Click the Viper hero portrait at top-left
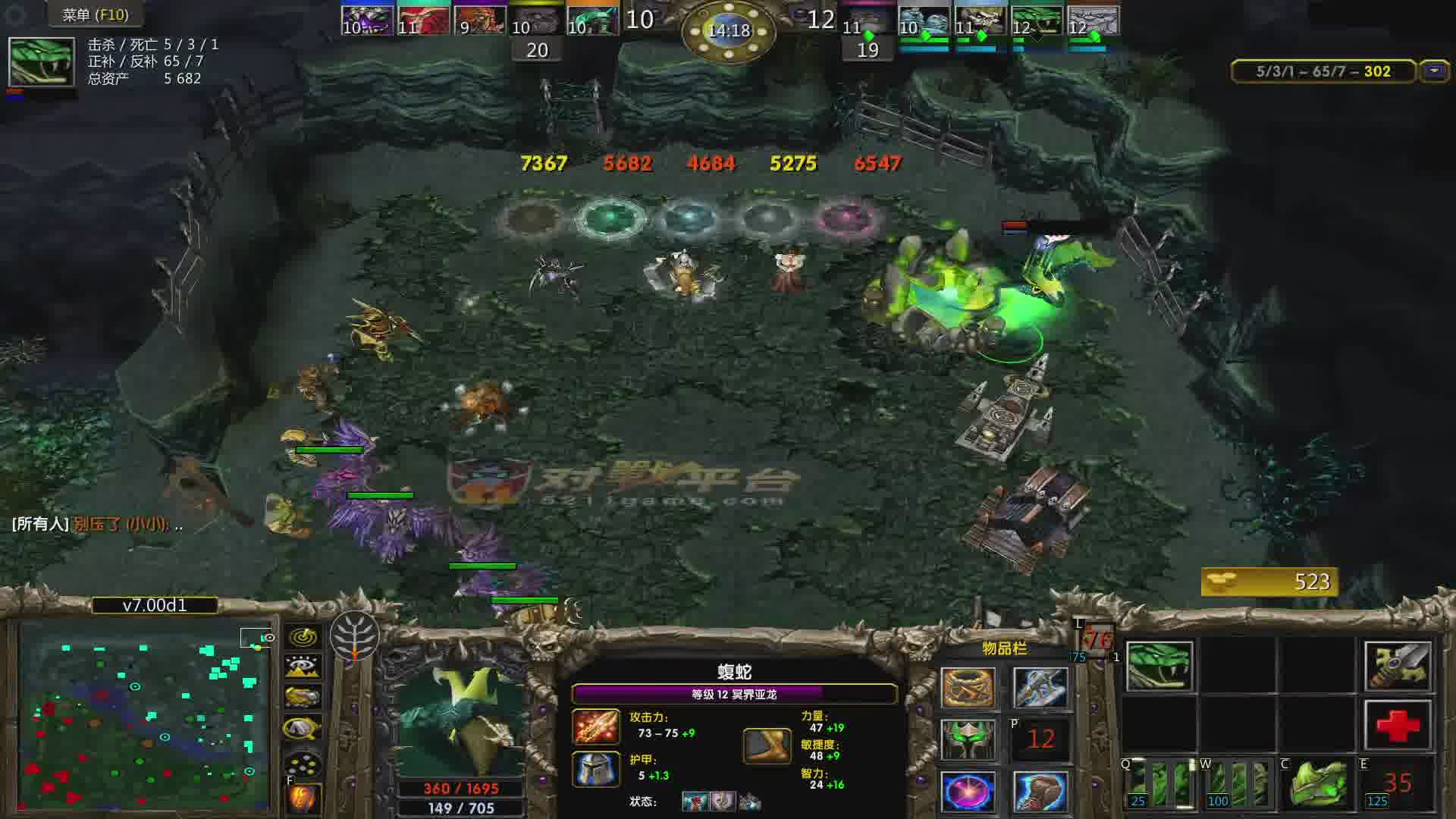The image size is (1456, 819). [x=42, y=62]
